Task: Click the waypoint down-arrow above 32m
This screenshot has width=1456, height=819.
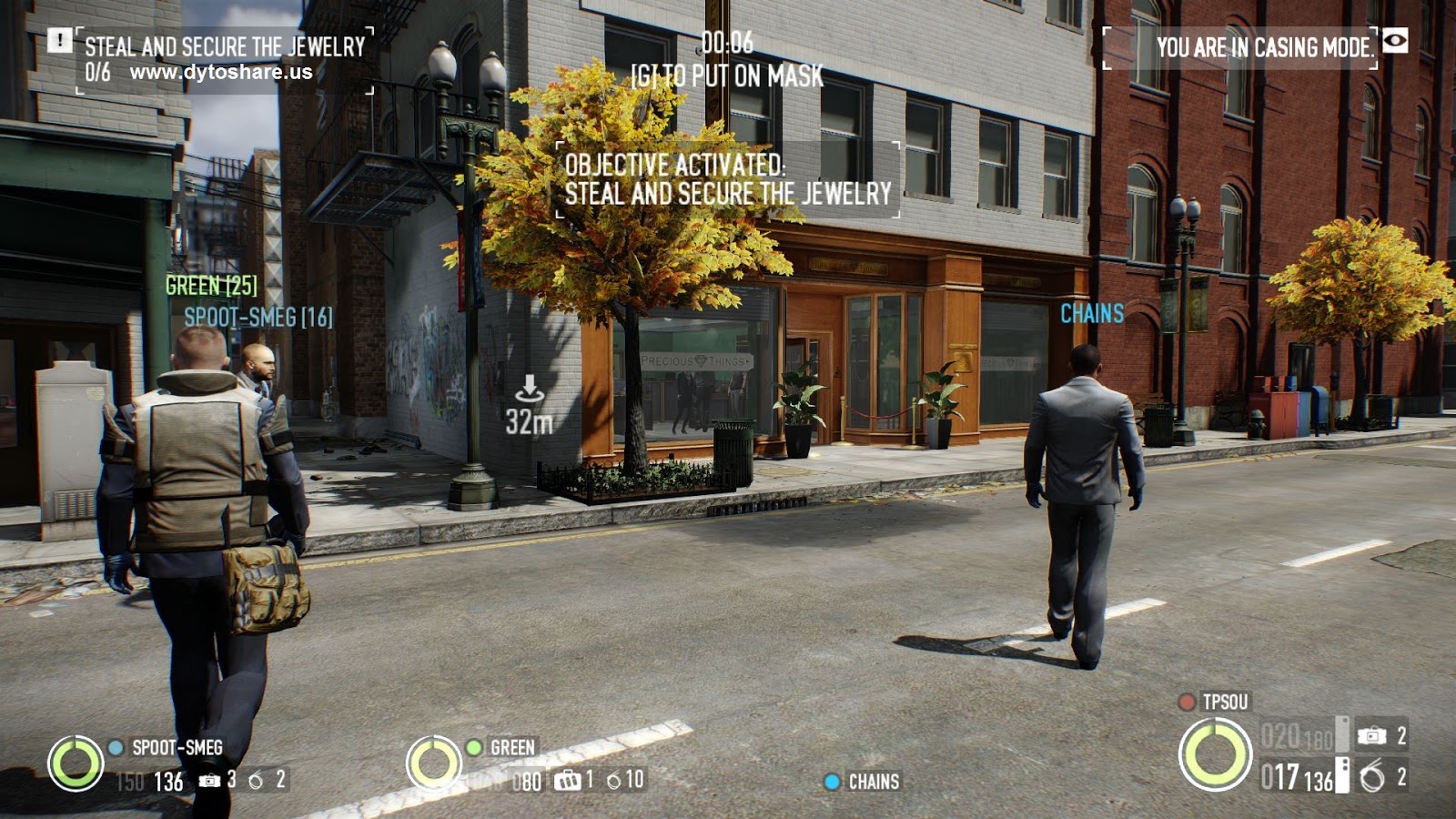Action: (x=530, y=387)
